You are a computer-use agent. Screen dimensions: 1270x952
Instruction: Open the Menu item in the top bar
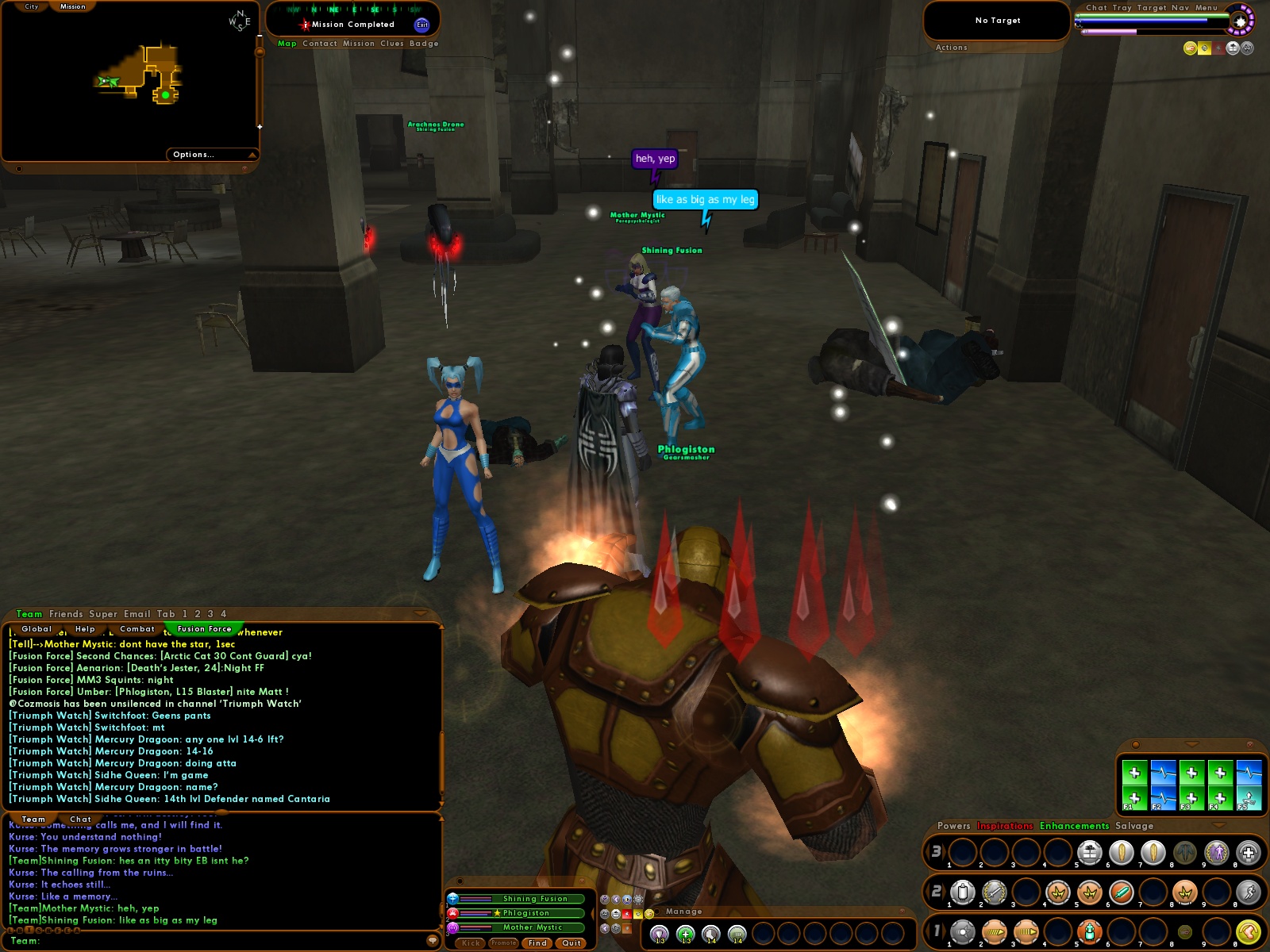(x=1205, y=7)
